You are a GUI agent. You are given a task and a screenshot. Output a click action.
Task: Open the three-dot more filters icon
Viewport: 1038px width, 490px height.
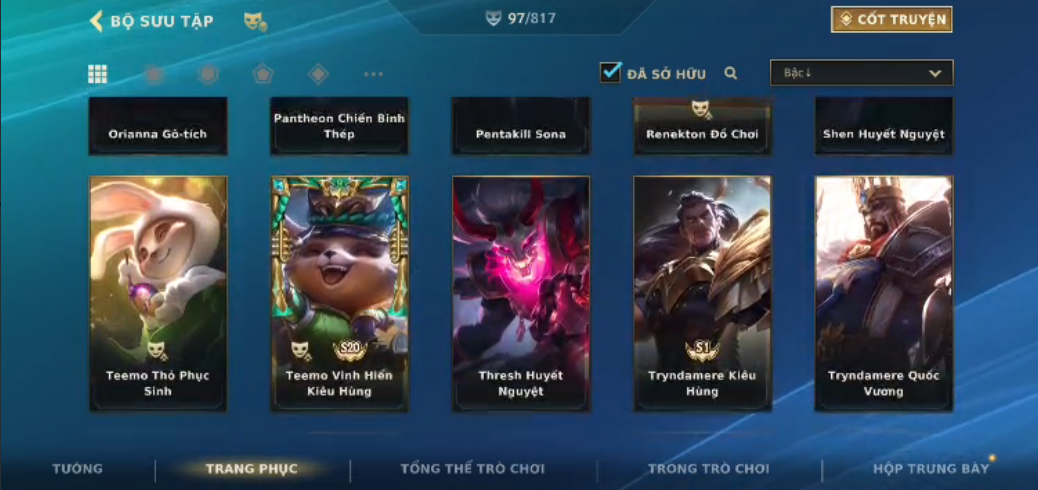tap(373, 74)
